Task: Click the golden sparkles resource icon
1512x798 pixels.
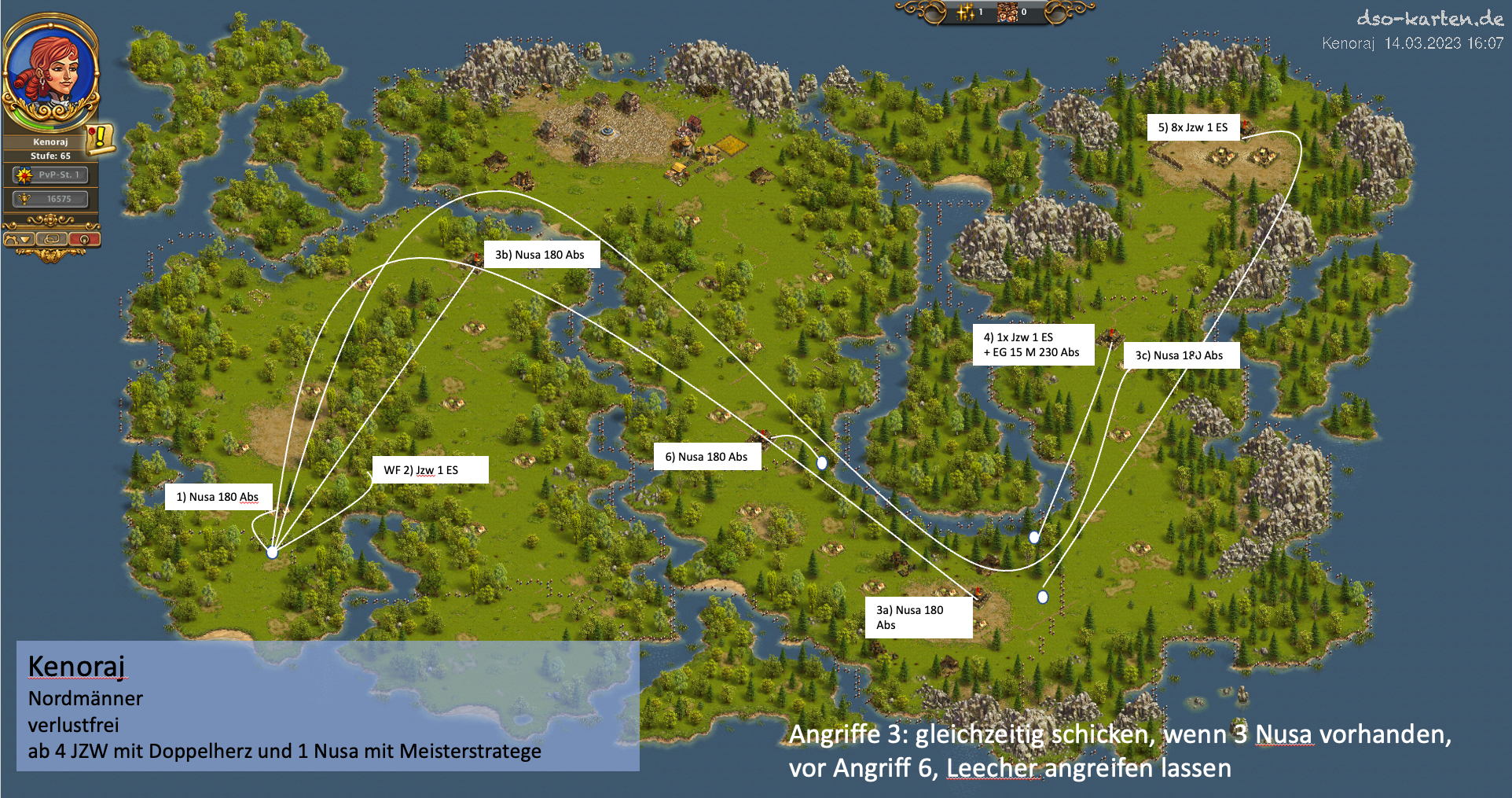Action: pos(966,12)
